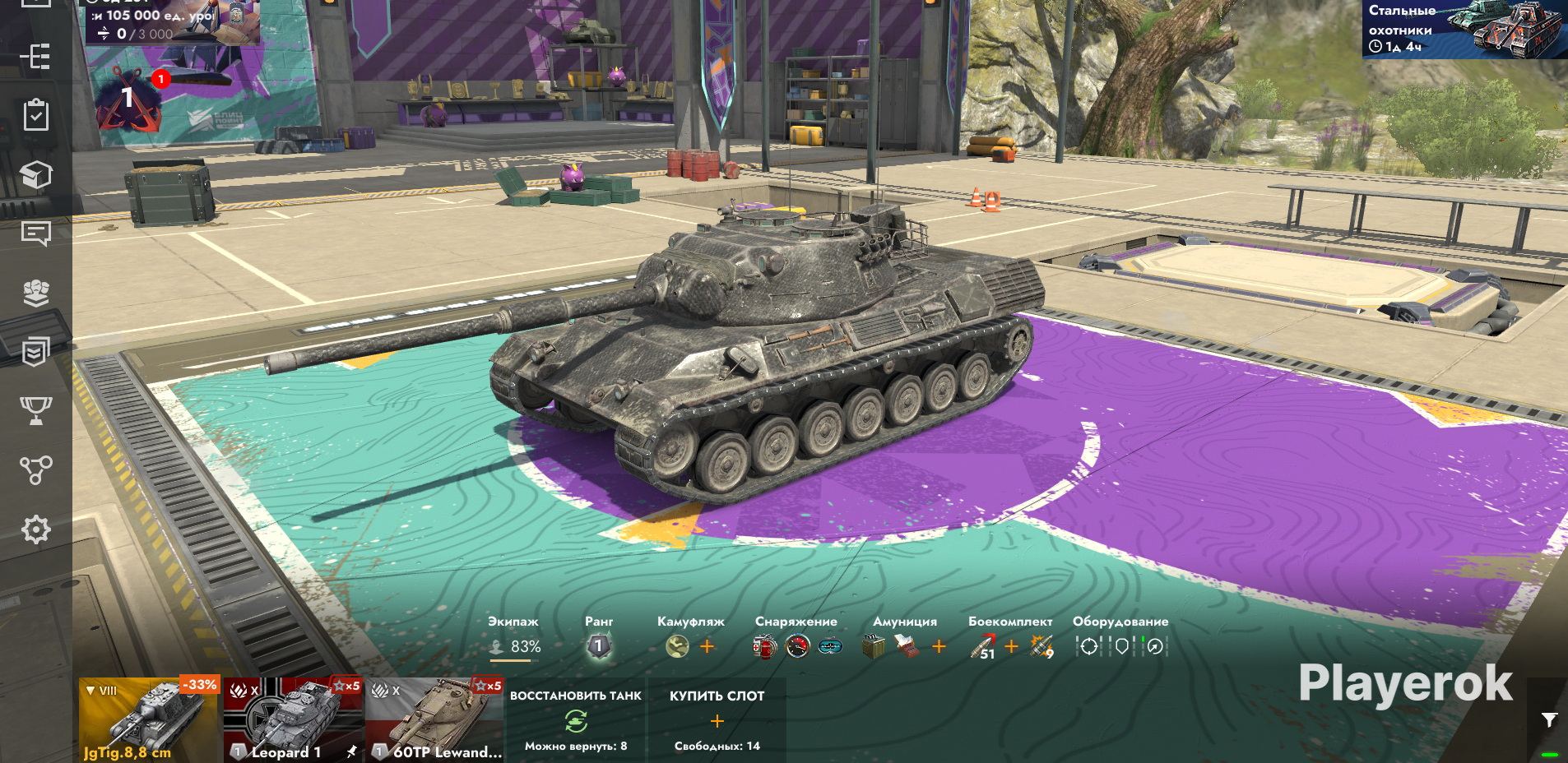The width and height of the screenshot is (1568, 763).
Task: Click Восстановить танк to restore a tank
Action: (x=576, y=720)
